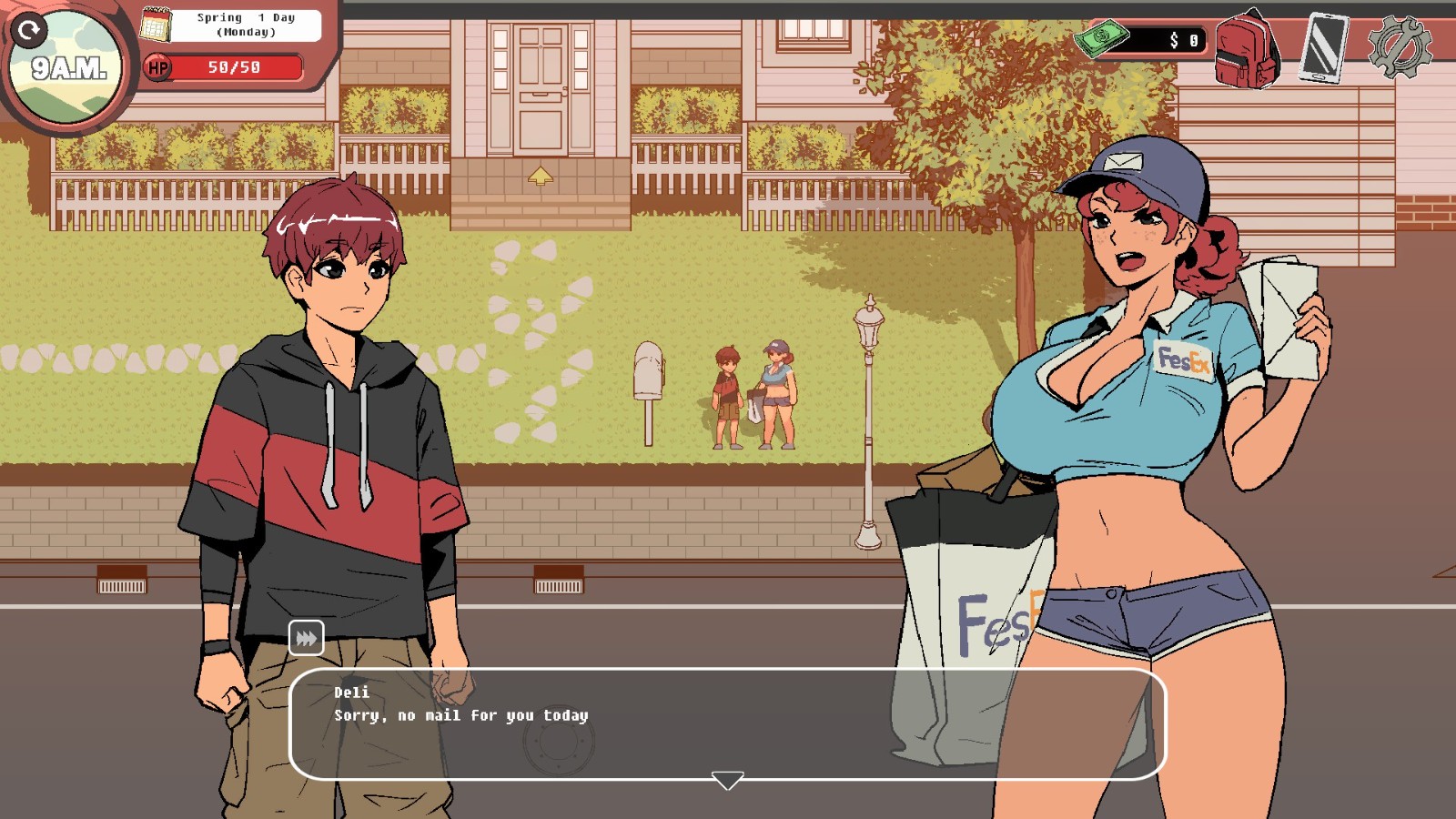Open the gear settings menu
The image size is (1456, 819).
click(1400, 47)
